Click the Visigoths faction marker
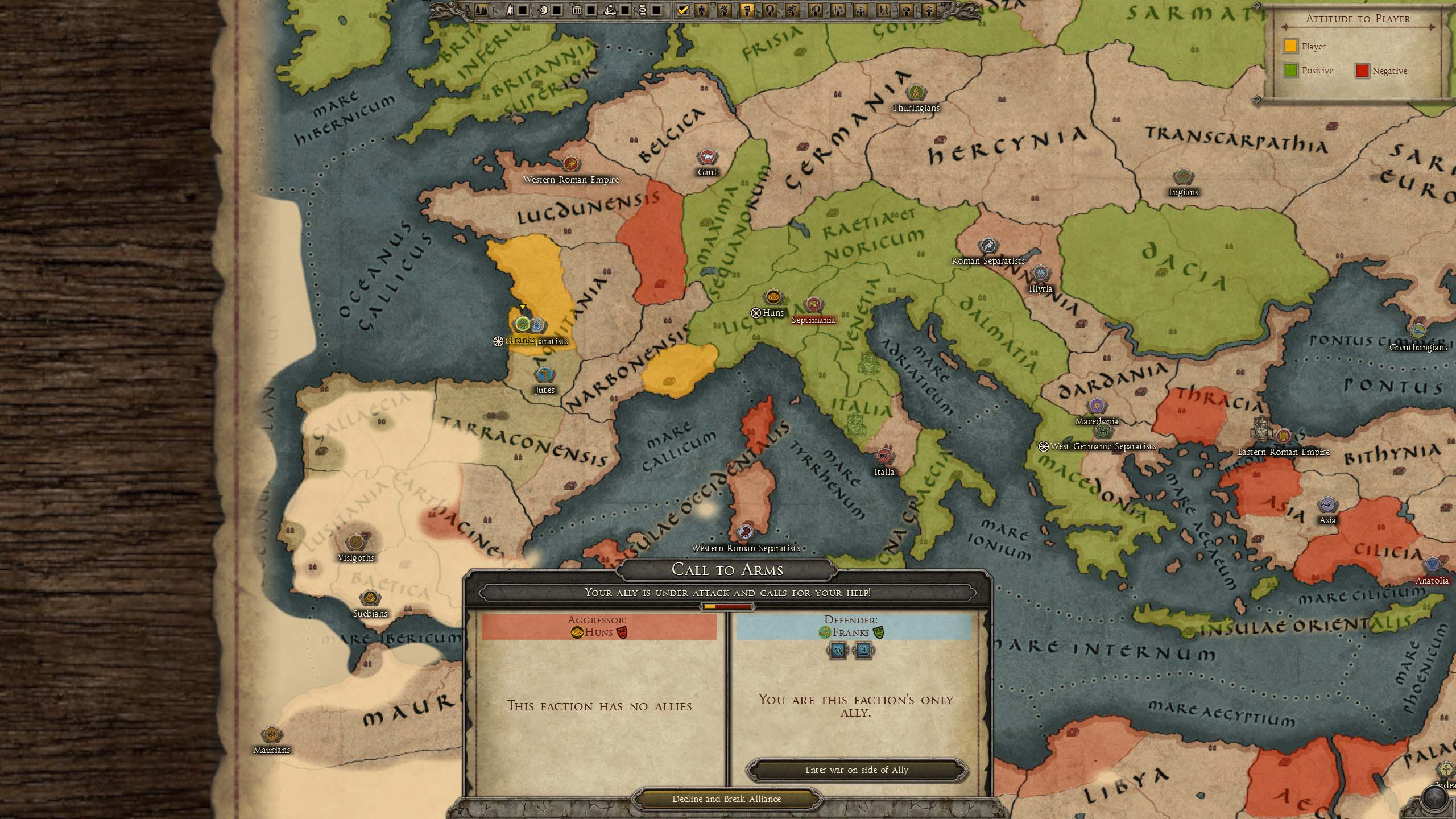Screen dimensions: 1456x819 pyautogui.click(x=356, y=543)
